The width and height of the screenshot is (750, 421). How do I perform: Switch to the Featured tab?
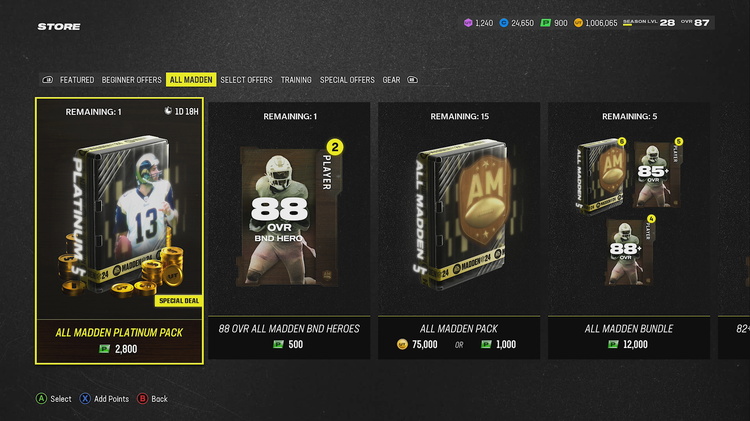pos(77,80)
